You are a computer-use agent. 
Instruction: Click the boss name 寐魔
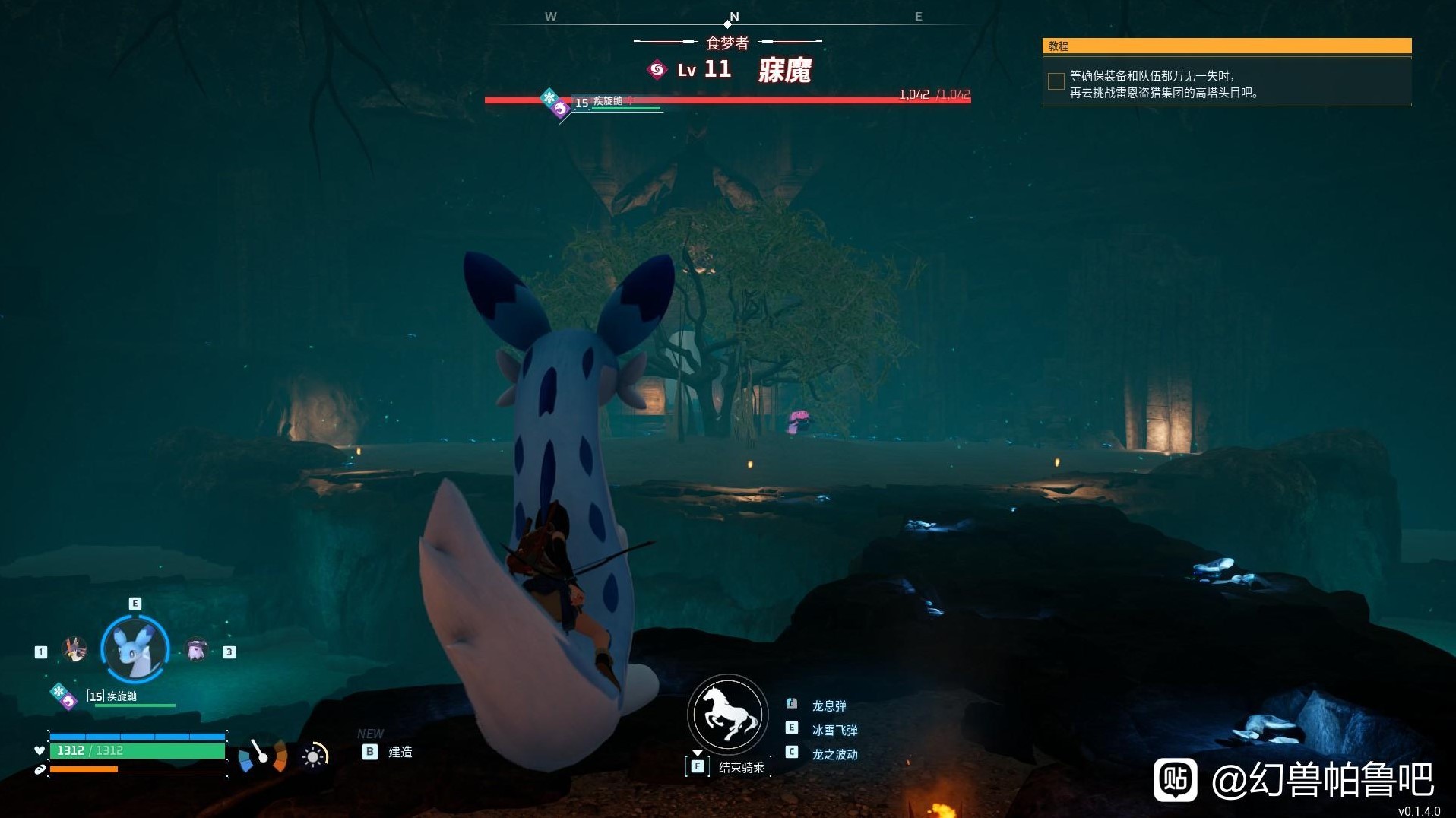point(784,71)
